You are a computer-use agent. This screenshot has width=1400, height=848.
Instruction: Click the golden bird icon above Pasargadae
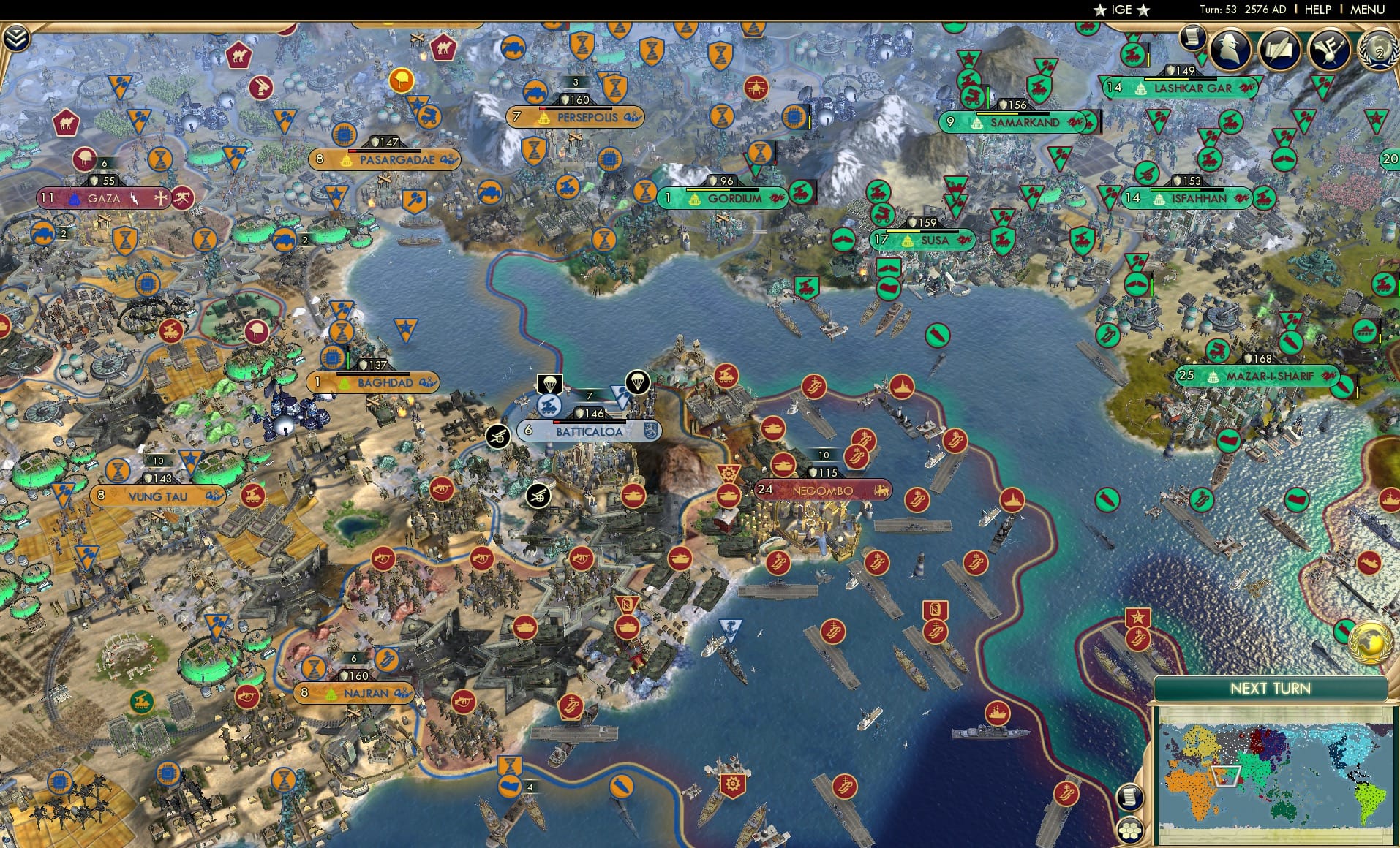402,81
